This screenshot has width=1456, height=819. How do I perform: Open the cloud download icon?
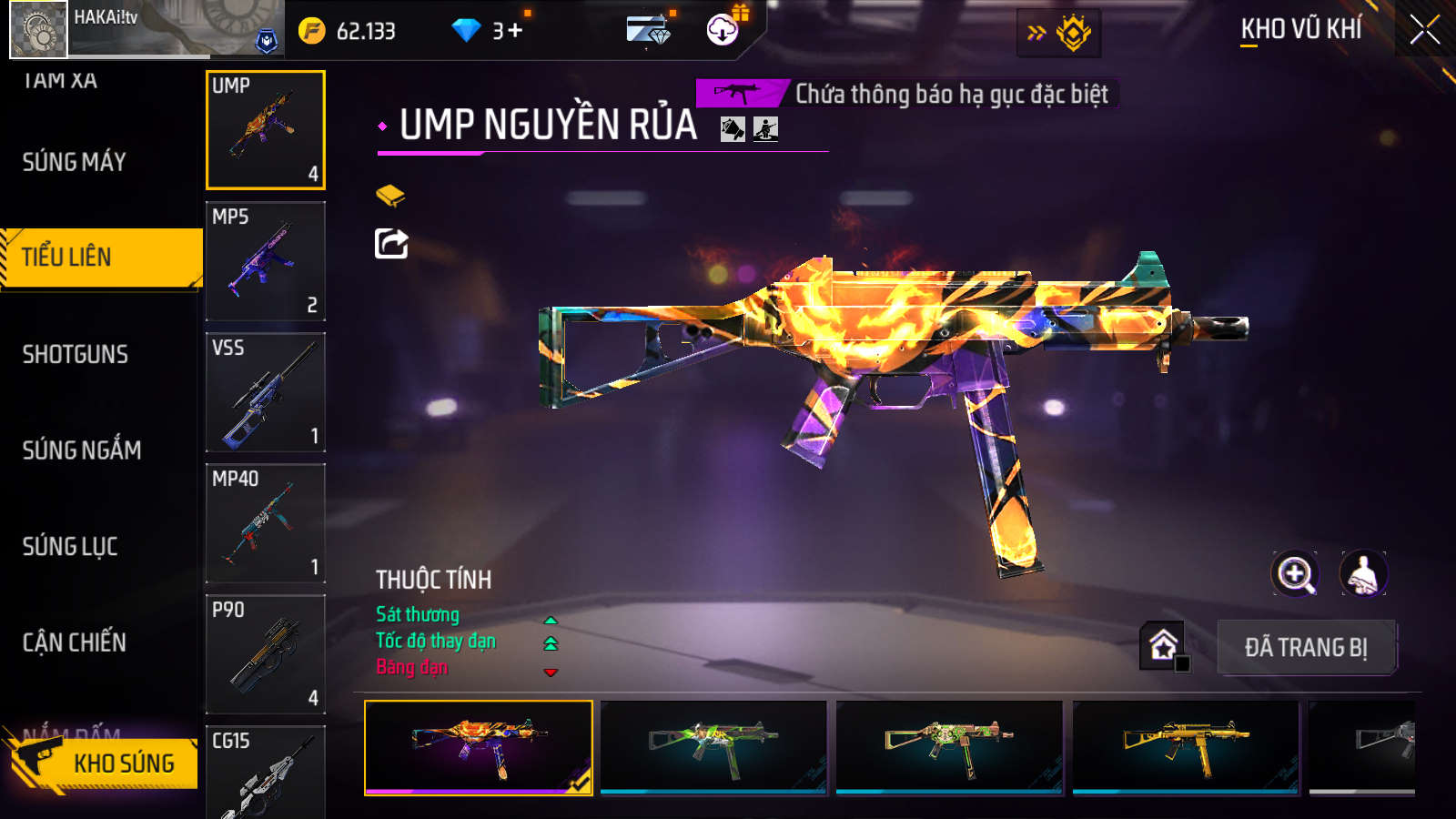723,30
